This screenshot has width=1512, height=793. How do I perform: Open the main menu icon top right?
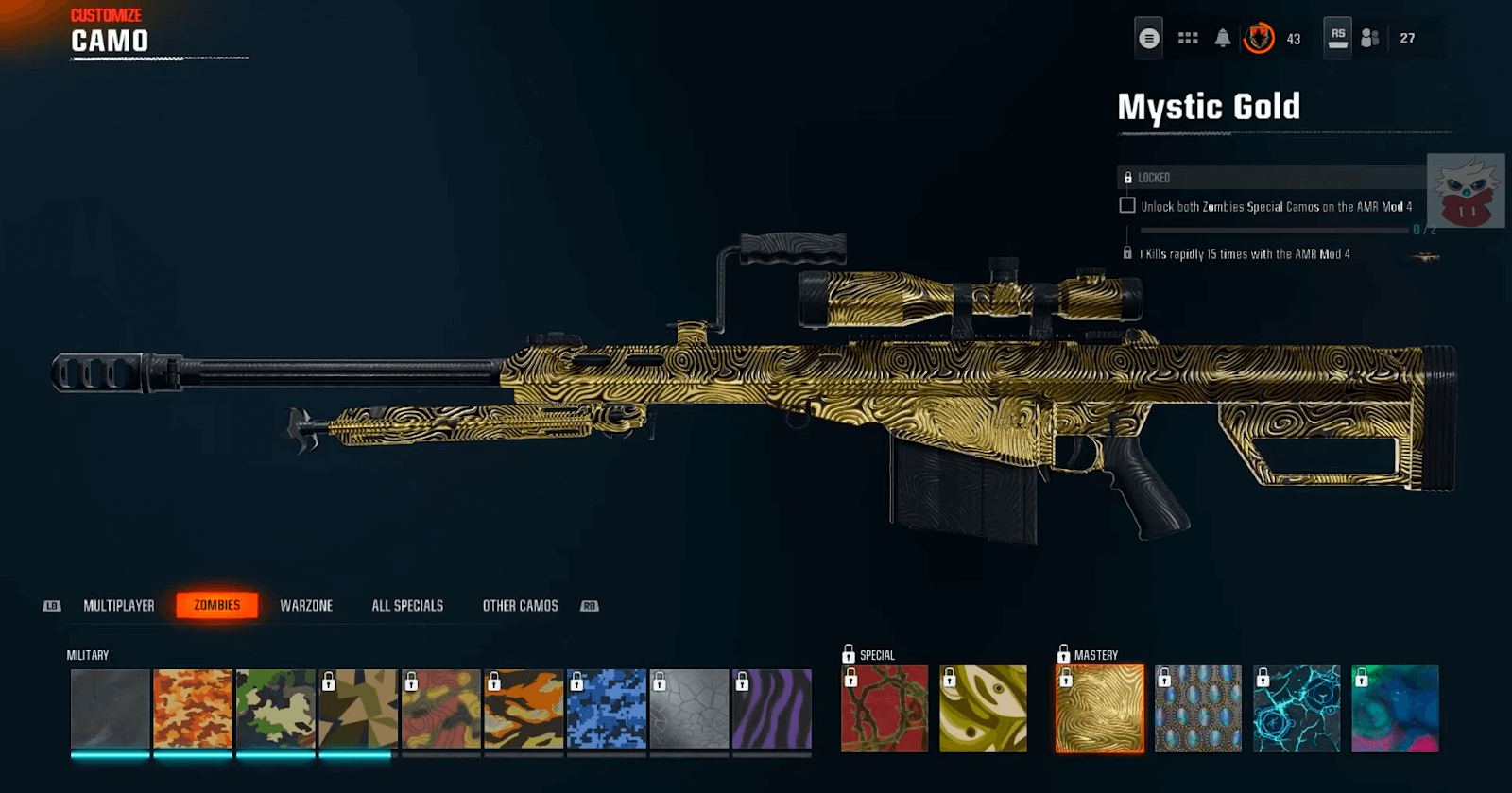[1149, 38]
